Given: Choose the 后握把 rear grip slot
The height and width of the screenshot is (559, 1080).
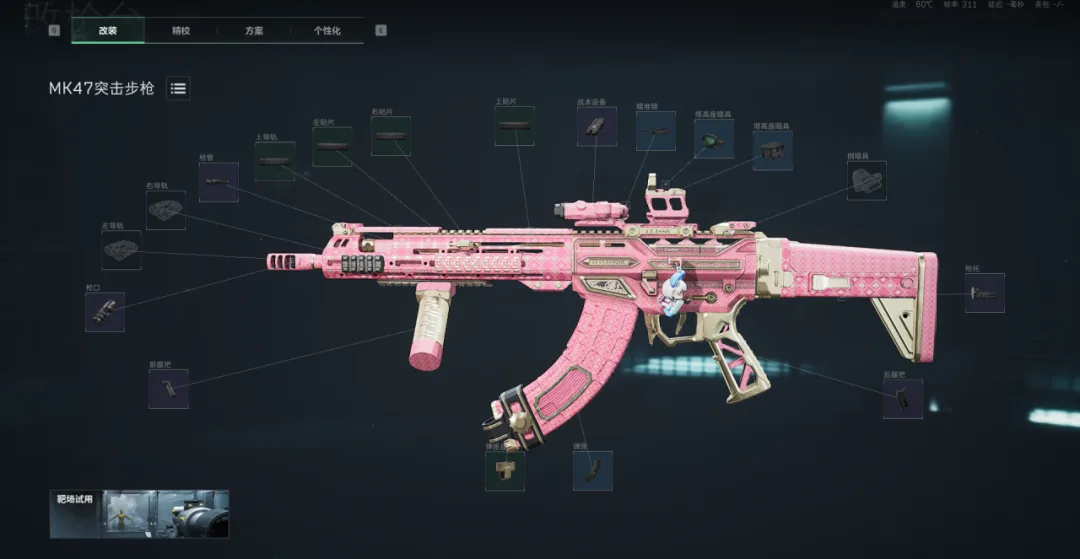Looking at the screenshot, I should click(902, 398).
